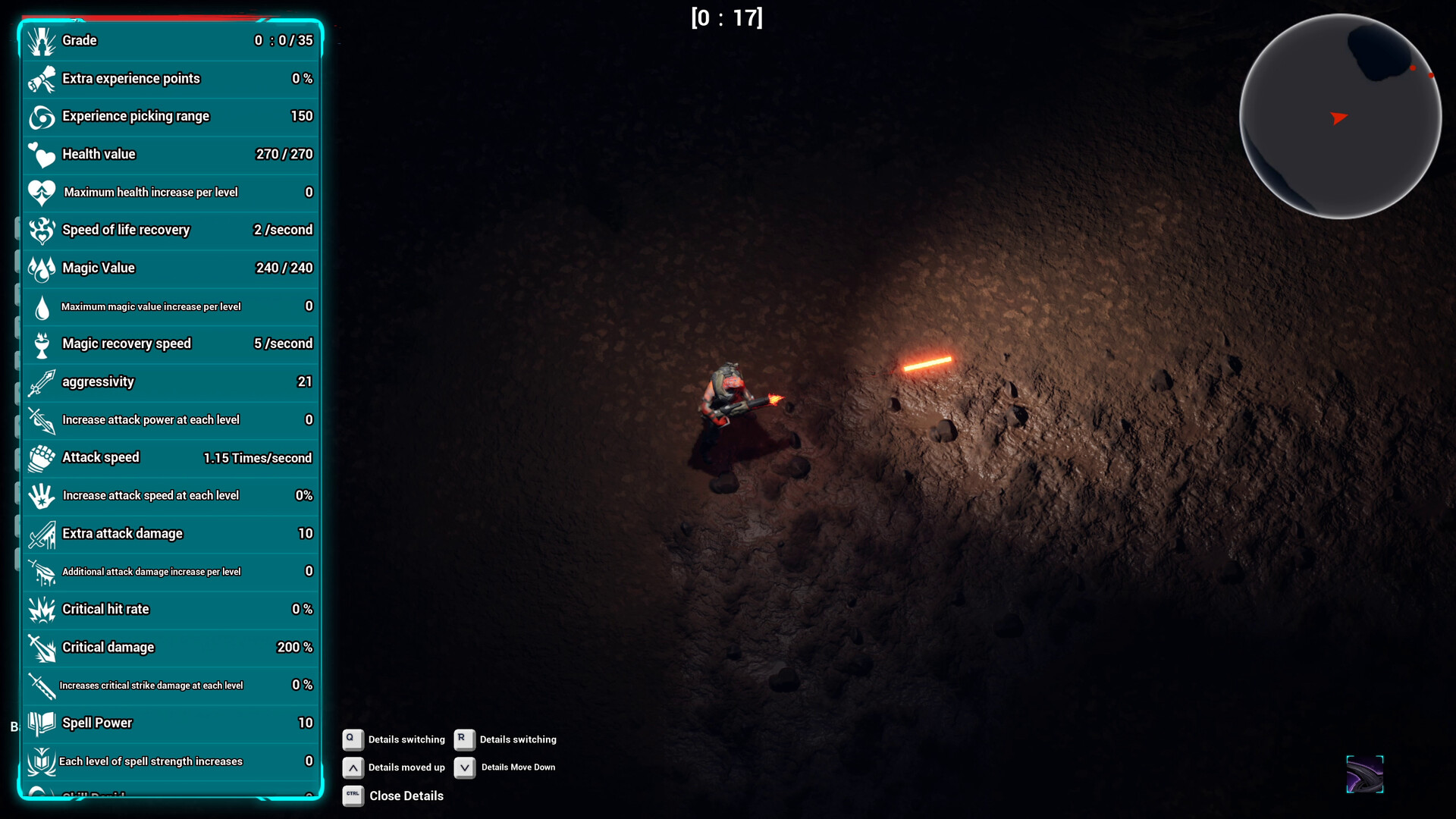
Task: Select the Health value heart icon
Action: (42, 155)
